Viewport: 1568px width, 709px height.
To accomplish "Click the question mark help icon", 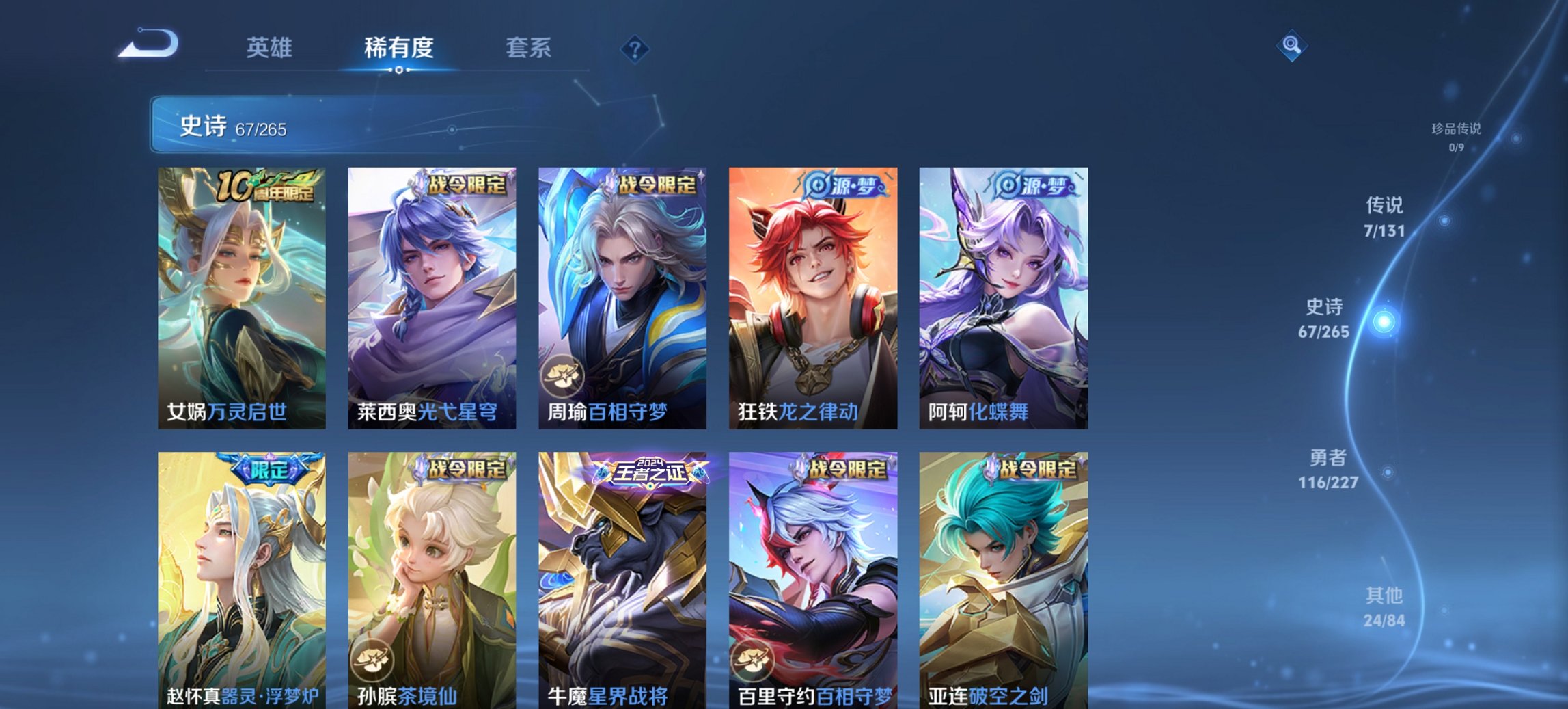I will click(634, 48).
